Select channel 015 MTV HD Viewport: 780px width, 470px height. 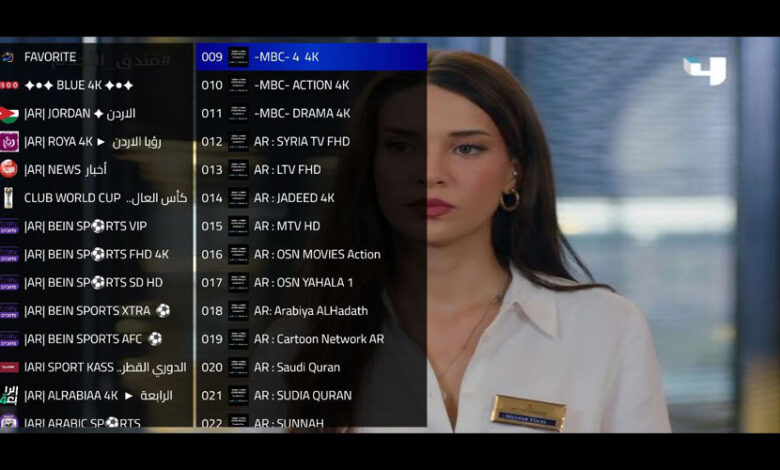click(310, 226)
